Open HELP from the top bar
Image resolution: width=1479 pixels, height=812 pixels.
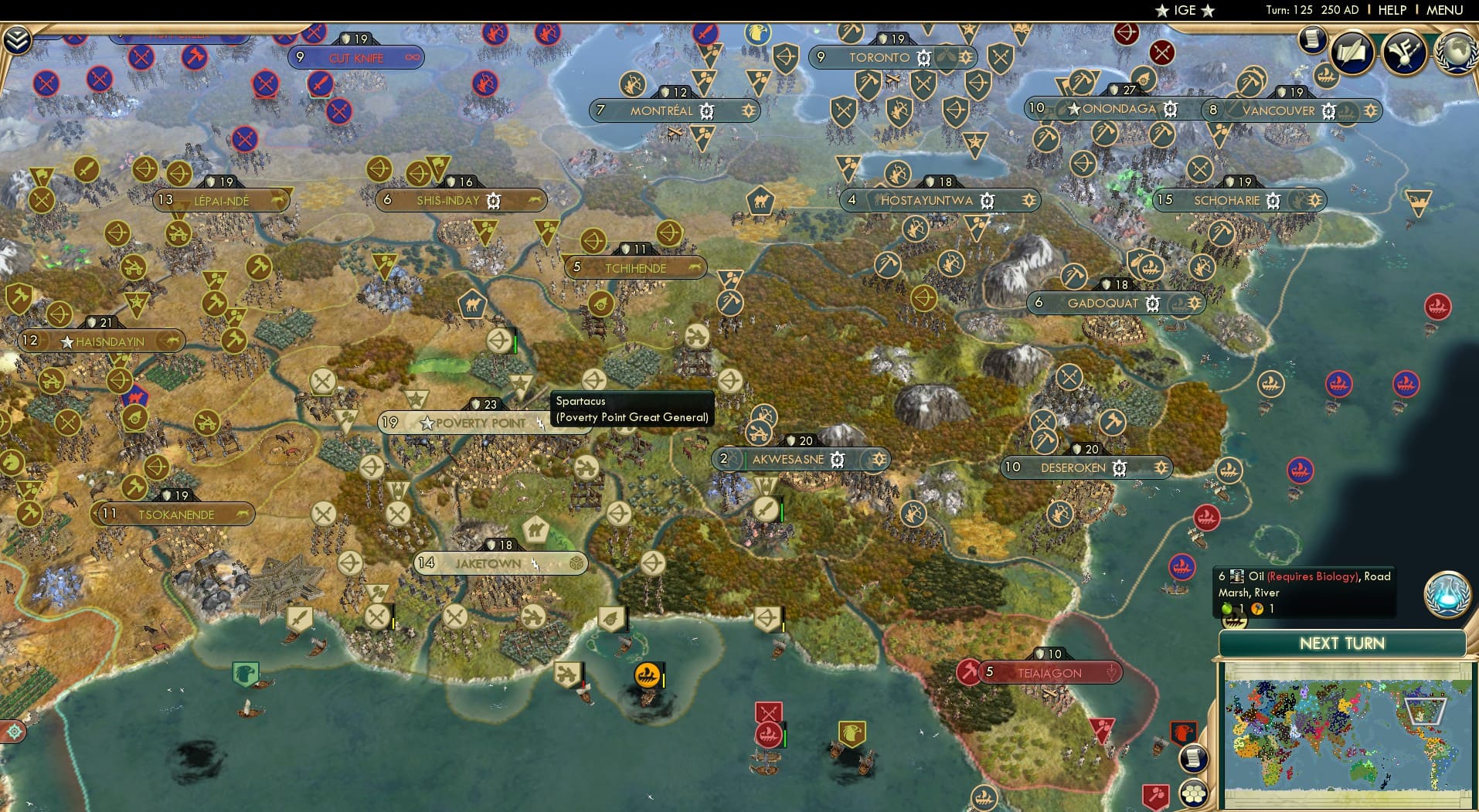tap(1392, 10)
